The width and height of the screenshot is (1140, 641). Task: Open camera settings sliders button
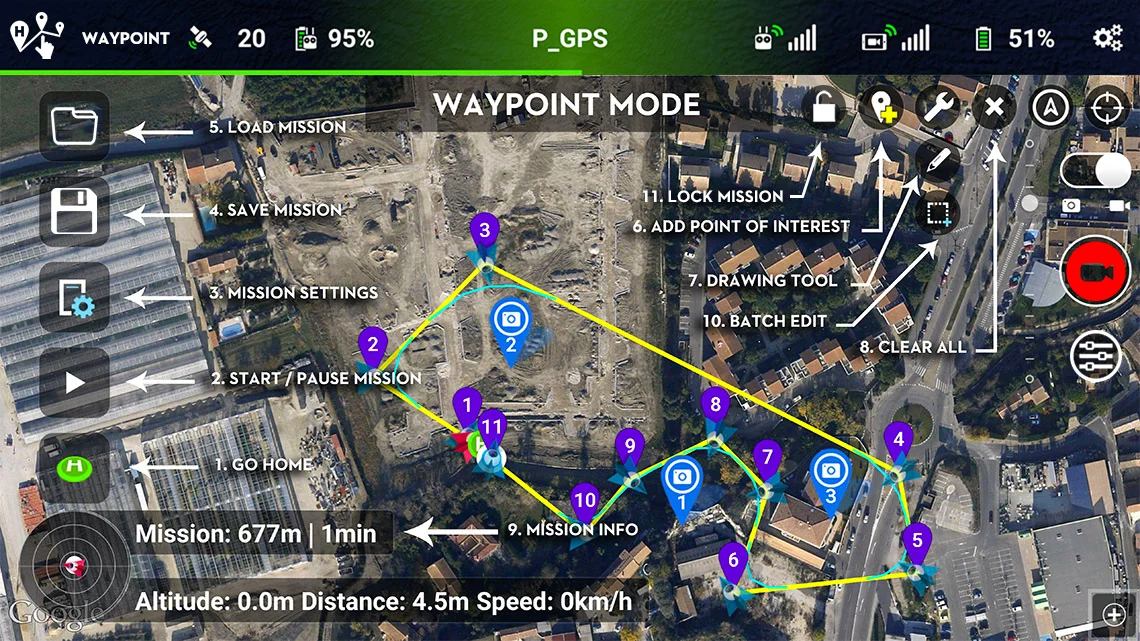click(x=1095, y=355)
